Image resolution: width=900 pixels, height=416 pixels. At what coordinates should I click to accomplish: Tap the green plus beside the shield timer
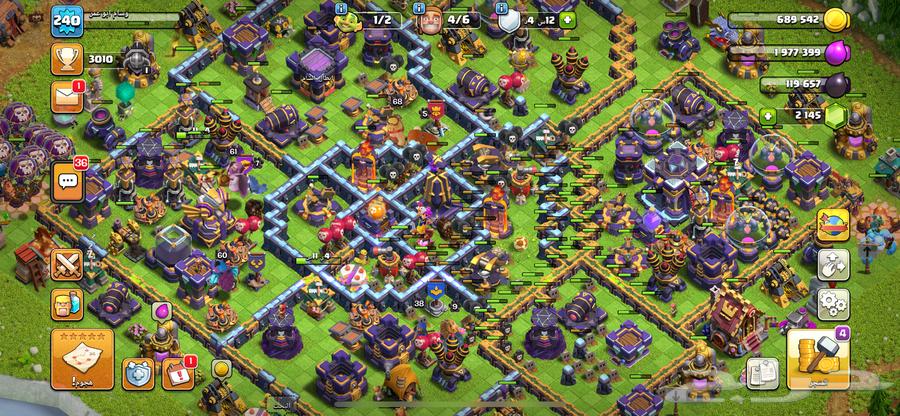tap(568, 19)
